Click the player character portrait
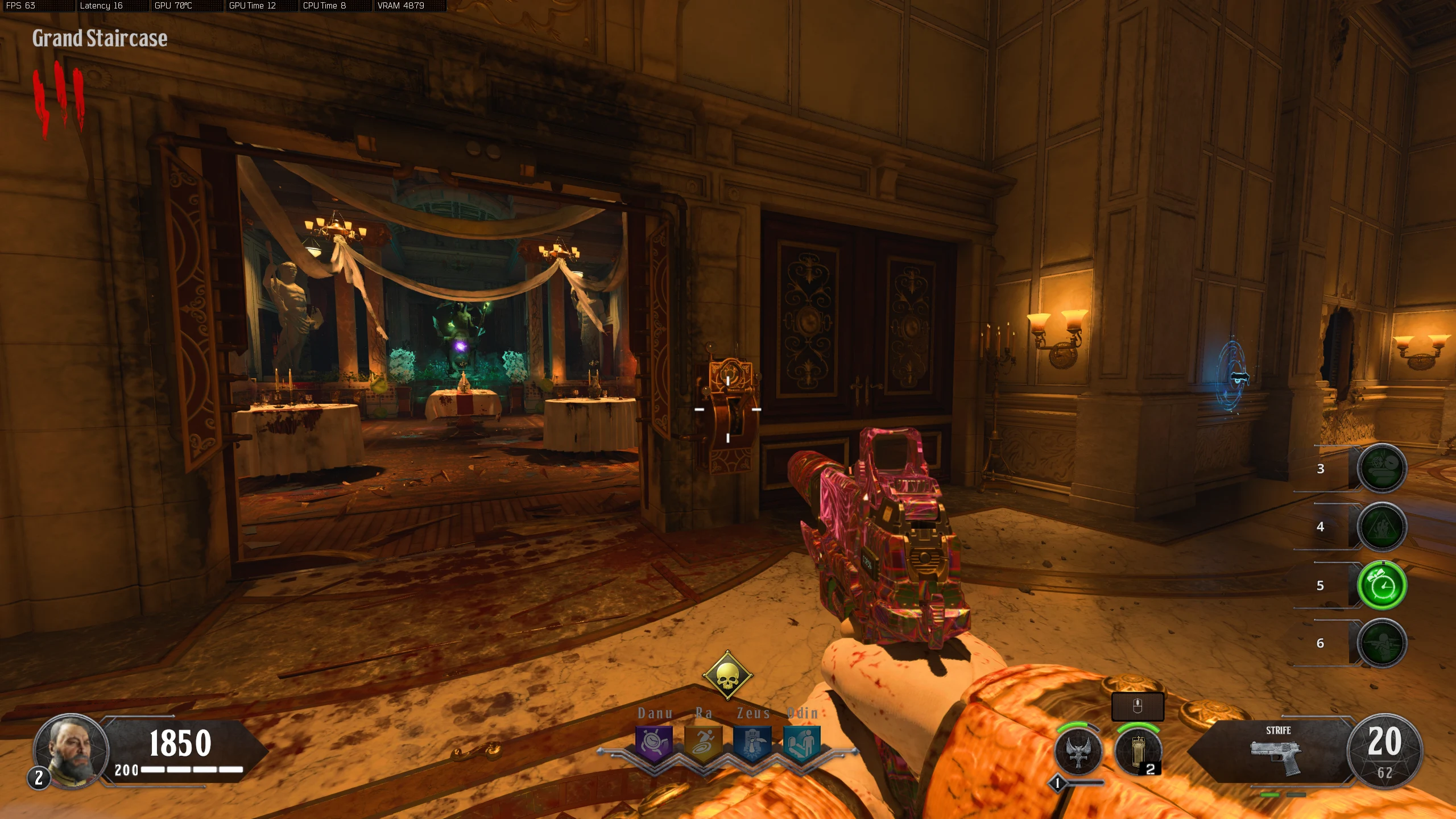Screen dimensions: 1456x819 pyautogui.click(x=72, y=751)
